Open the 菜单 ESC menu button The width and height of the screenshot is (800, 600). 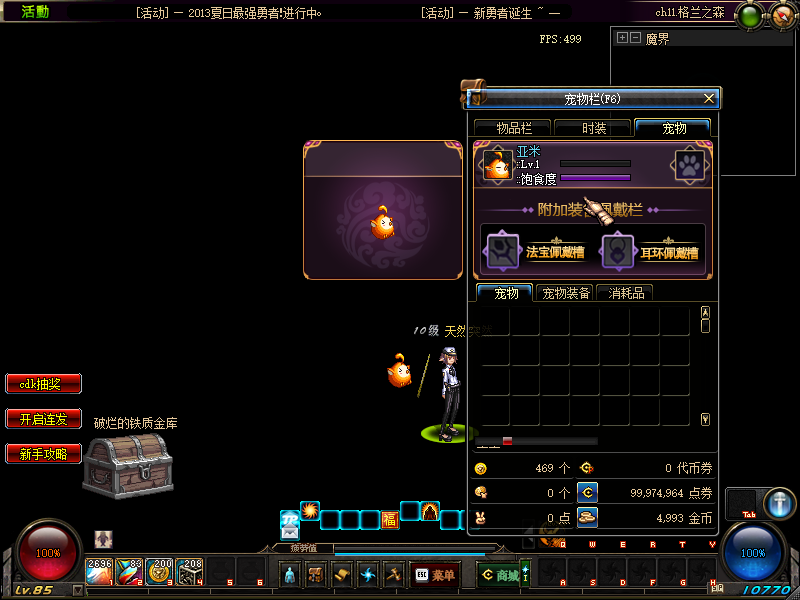pyautogui.click(x=433, y=575)
